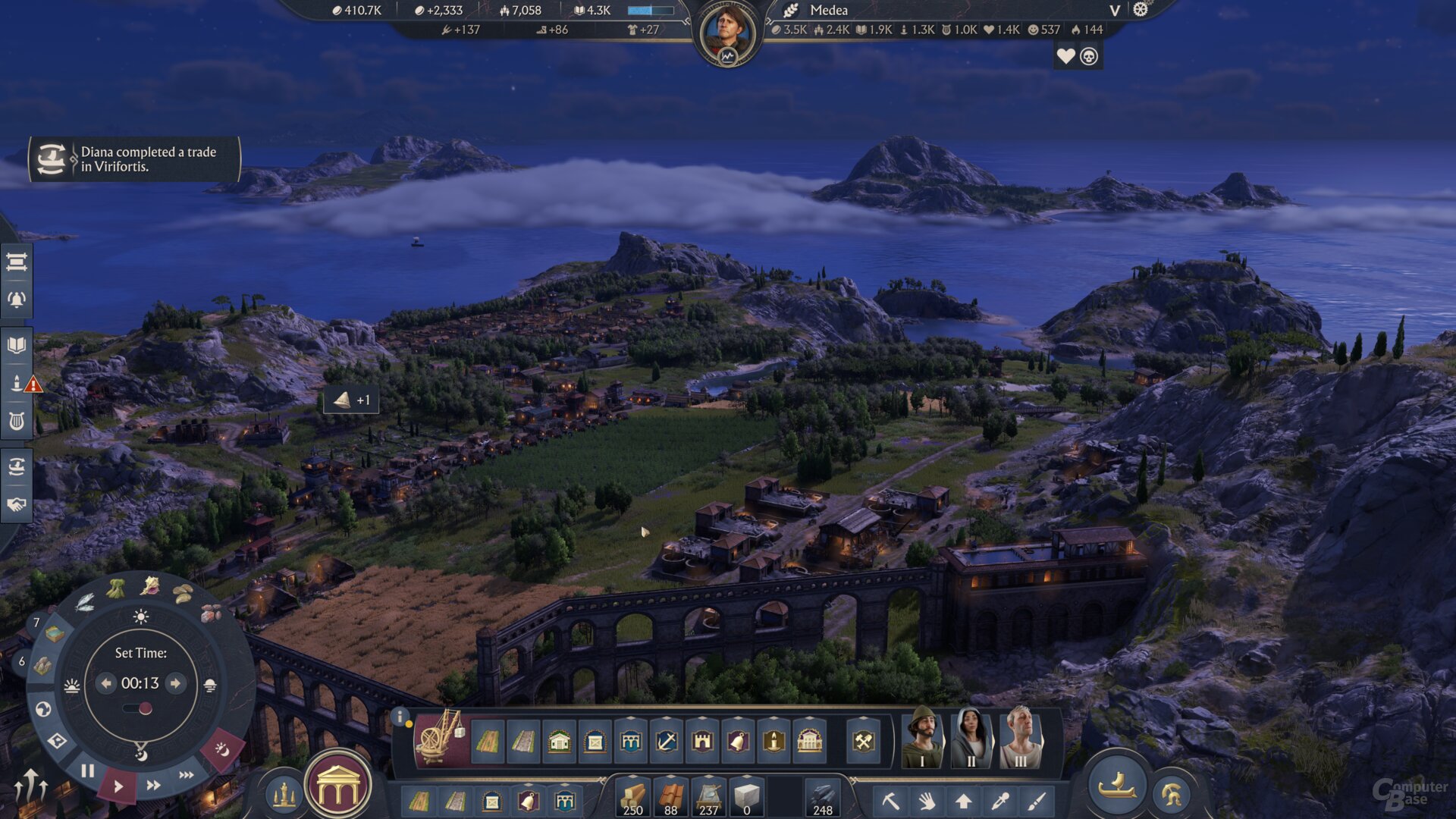This screenshot has height=819, width=1456.
Task: Select the pipette copy tool
Action: click(999, 801)
